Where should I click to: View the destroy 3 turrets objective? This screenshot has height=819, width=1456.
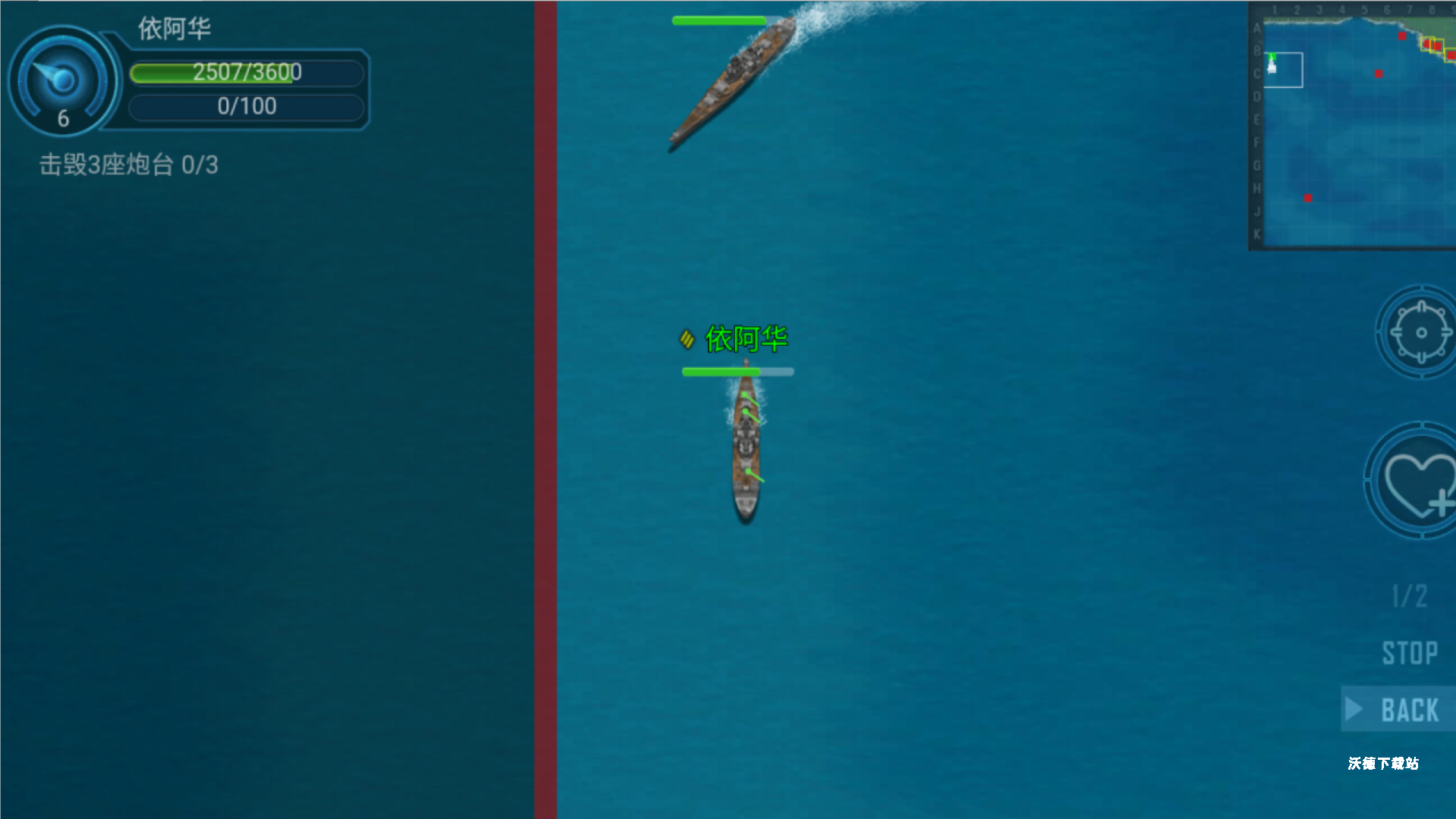point(129,165)
